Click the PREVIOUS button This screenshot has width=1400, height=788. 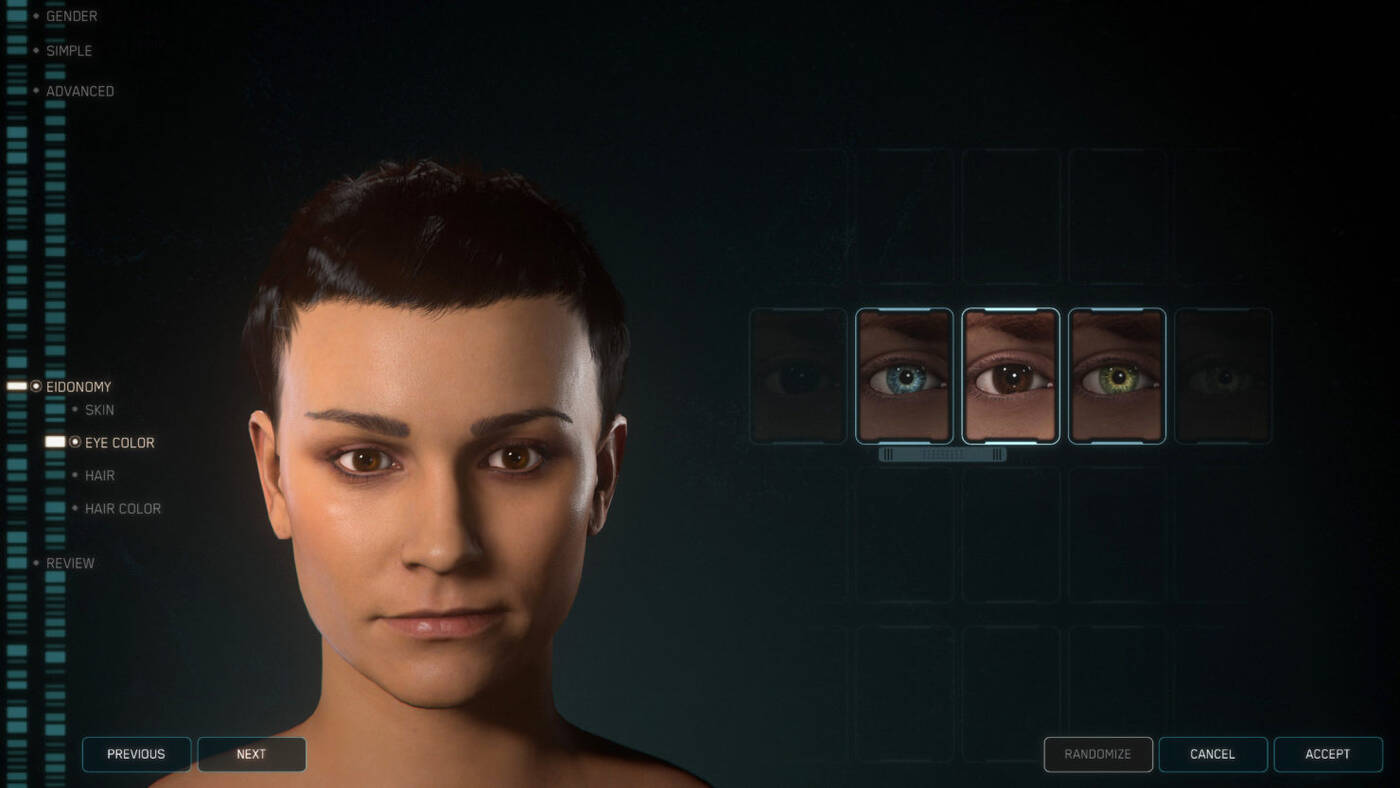[x=136, y=754]
